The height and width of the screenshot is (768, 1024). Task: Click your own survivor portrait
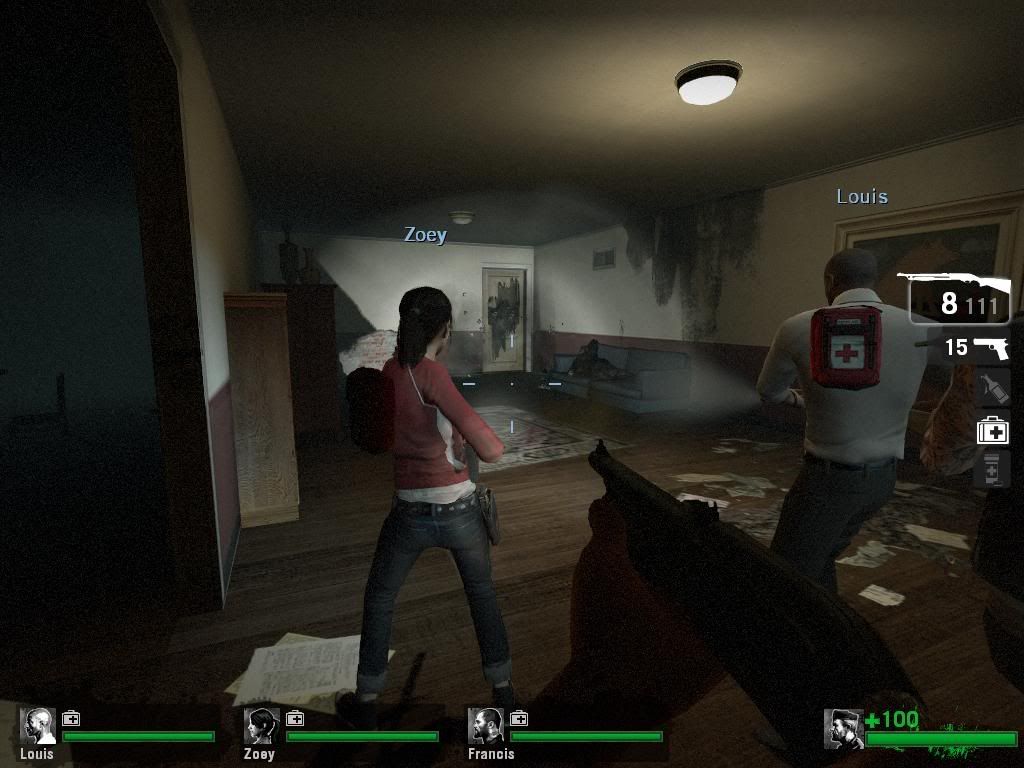pos(843,729)
